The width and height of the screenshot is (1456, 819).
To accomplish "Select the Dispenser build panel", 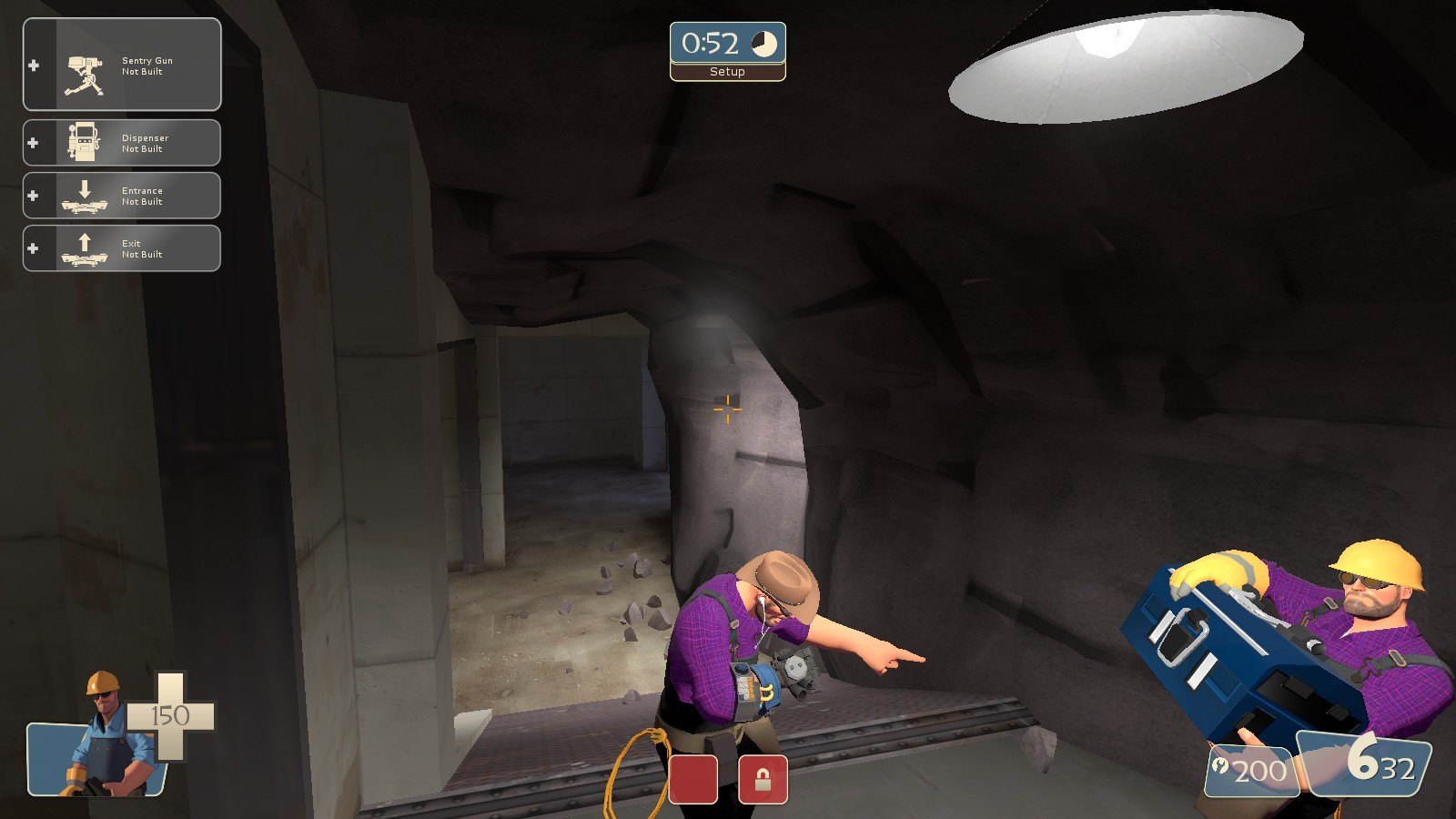I will [x=122, y=143].
